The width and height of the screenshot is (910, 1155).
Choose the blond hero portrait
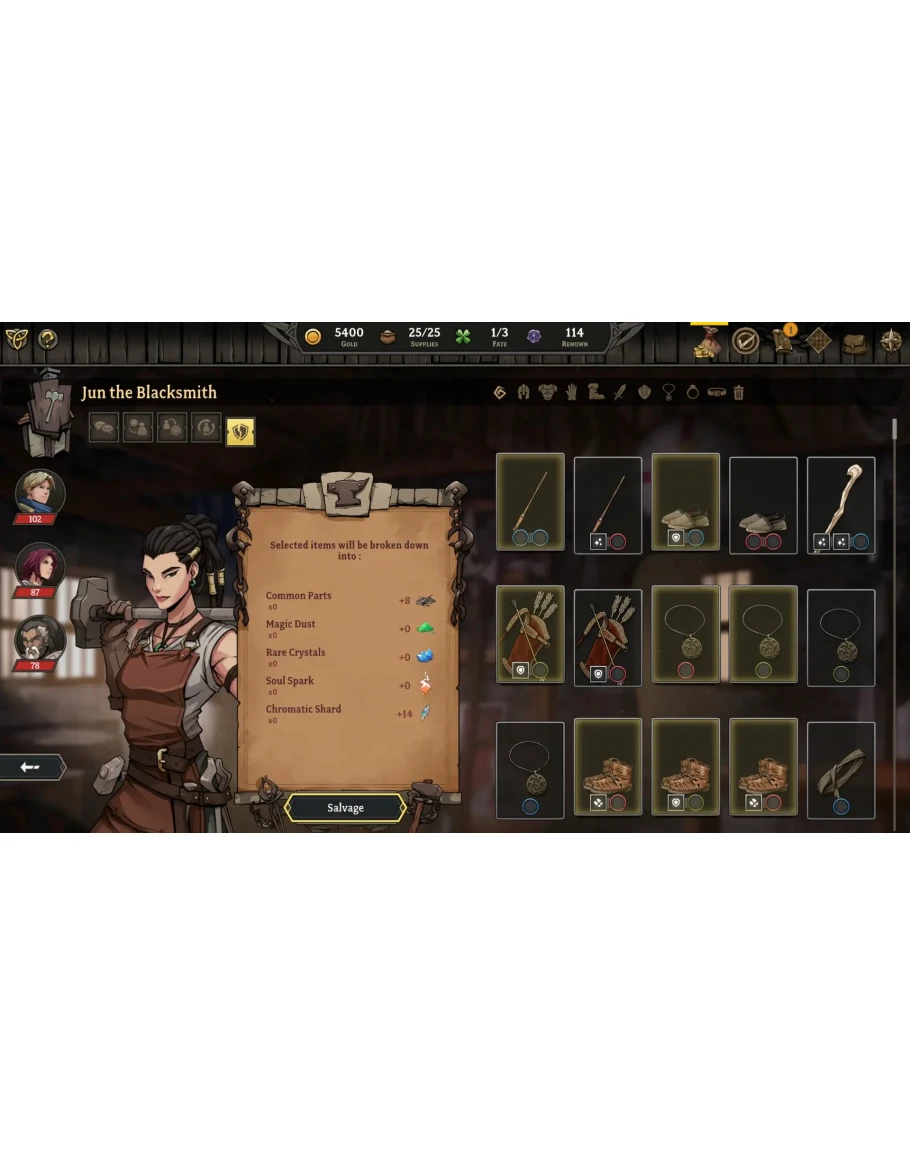(40, 492)
